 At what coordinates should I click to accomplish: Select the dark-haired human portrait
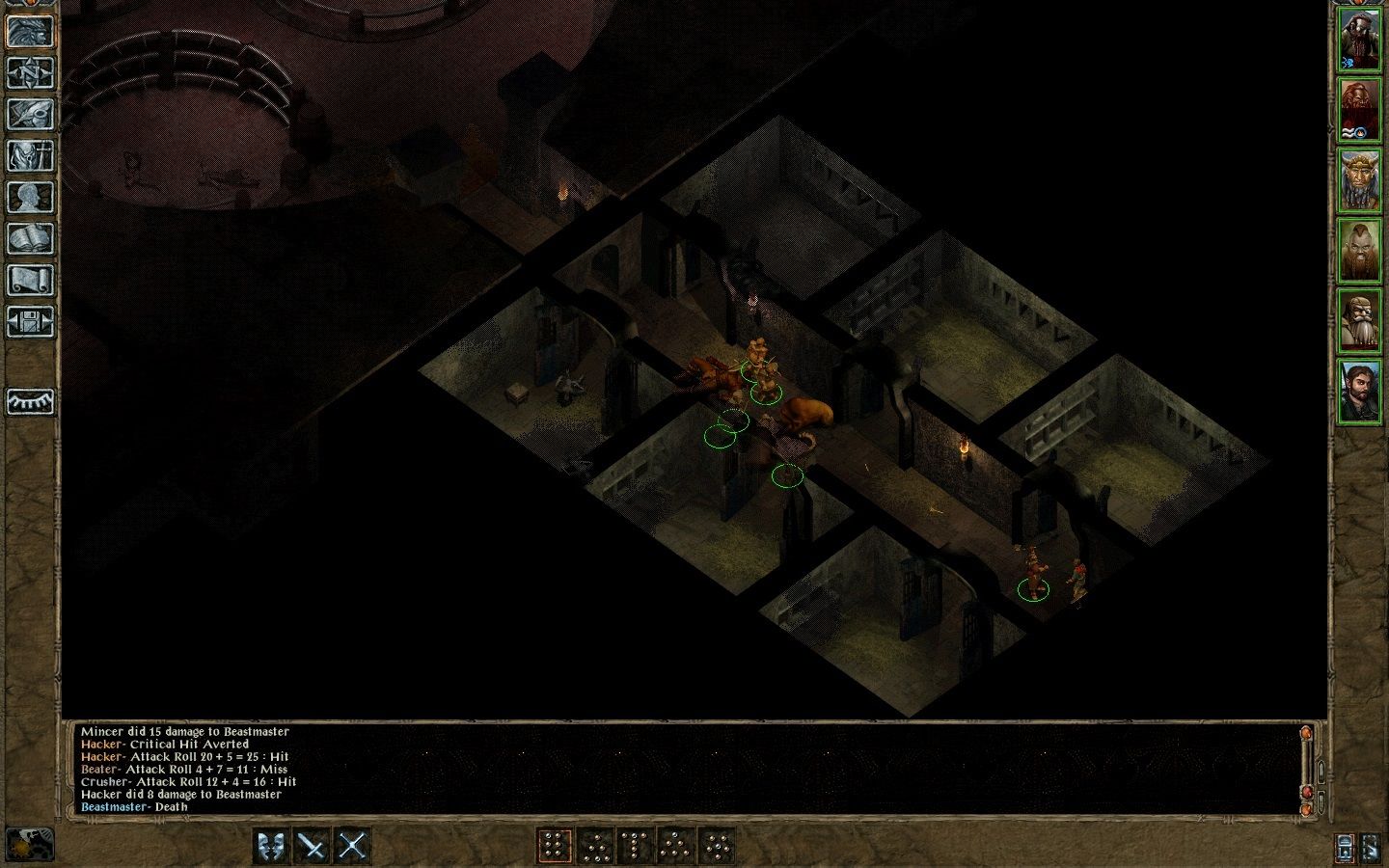coord(1358,390)
